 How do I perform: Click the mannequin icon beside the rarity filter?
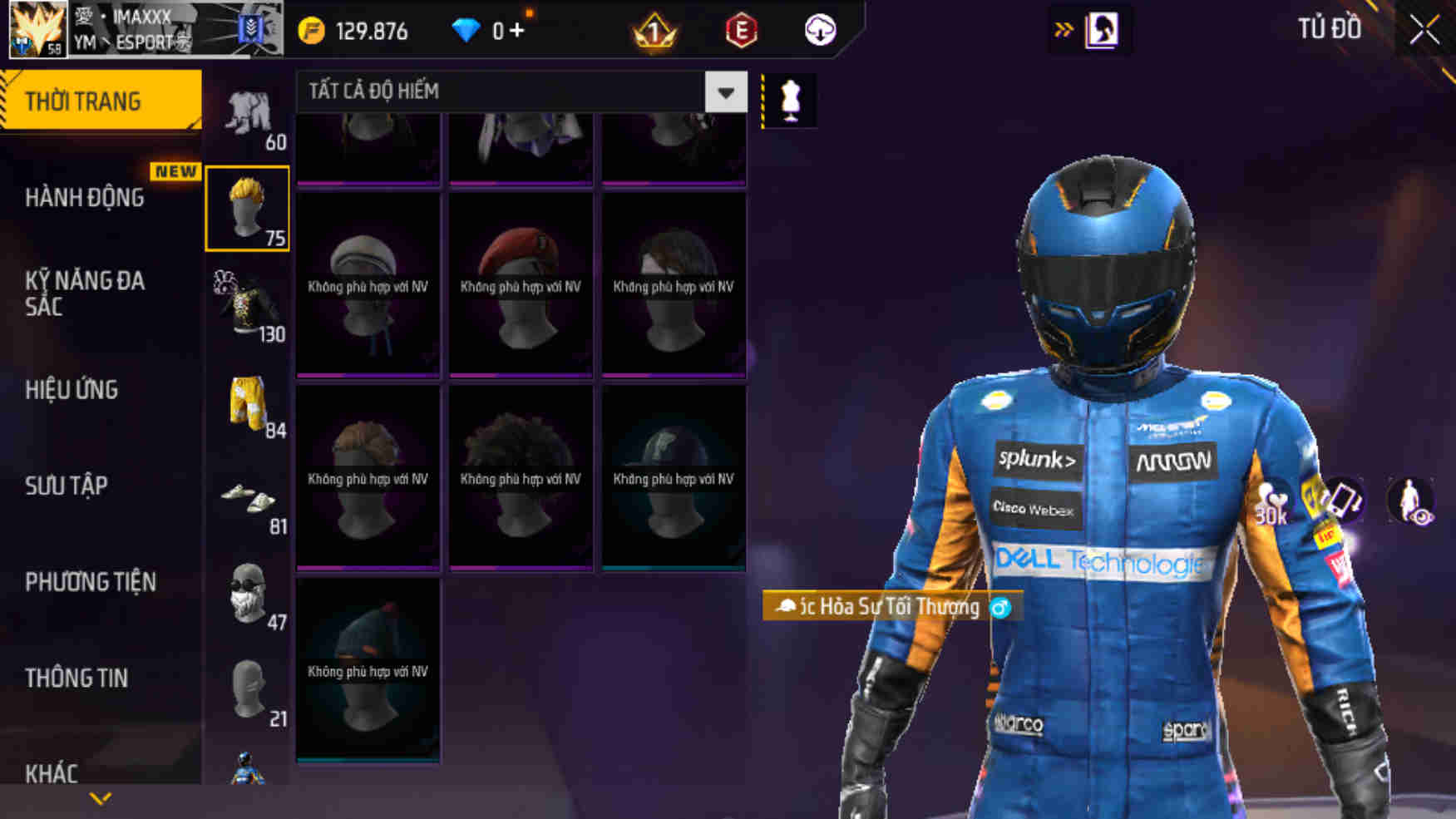pyautogui.click(x=792, y=100)
